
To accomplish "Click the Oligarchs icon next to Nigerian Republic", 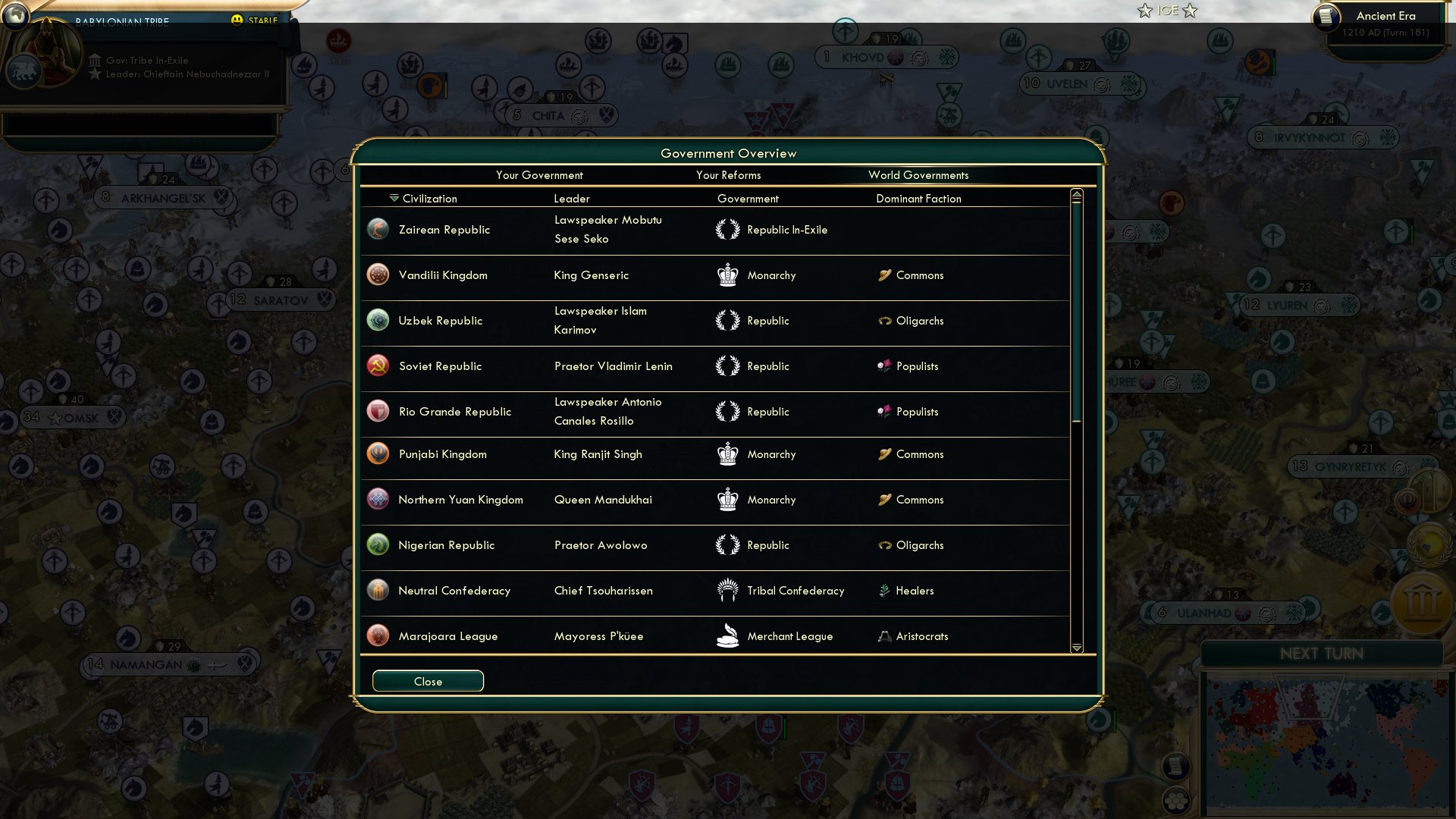I will [x=883, y=545].
